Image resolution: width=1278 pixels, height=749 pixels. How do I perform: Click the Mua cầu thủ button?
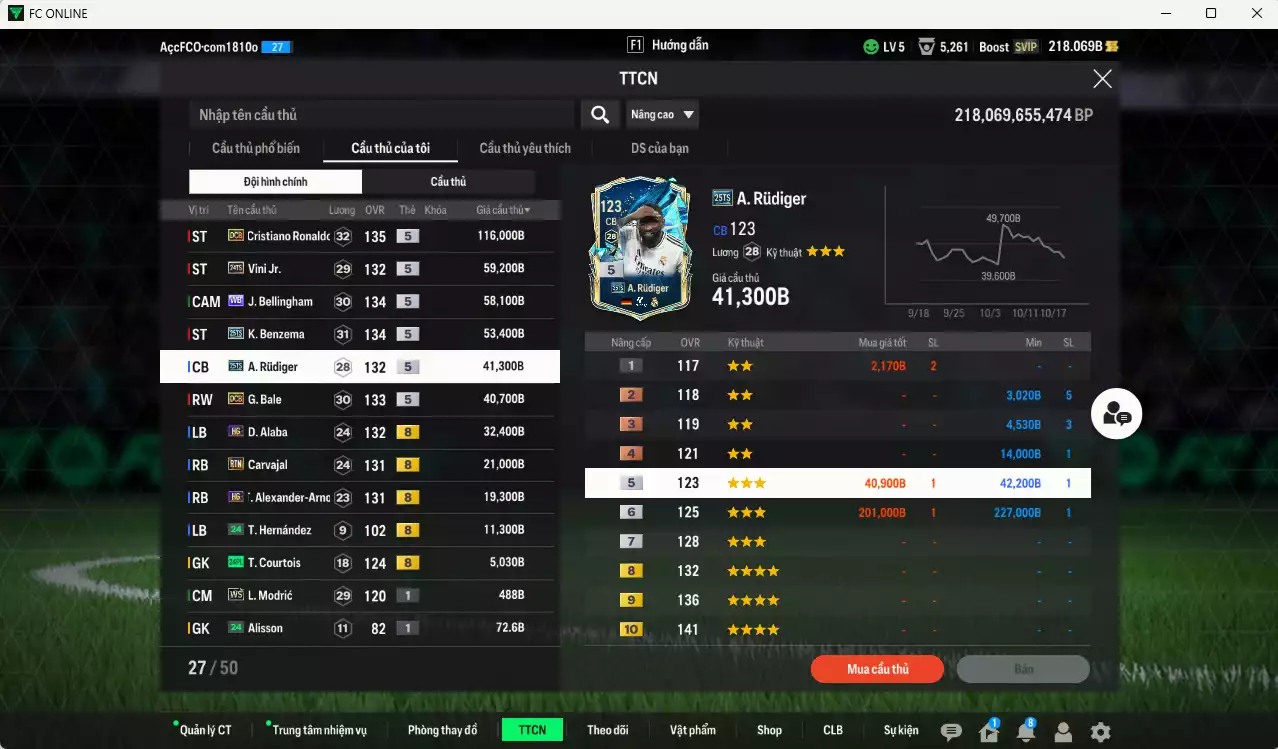click(877, 669)
